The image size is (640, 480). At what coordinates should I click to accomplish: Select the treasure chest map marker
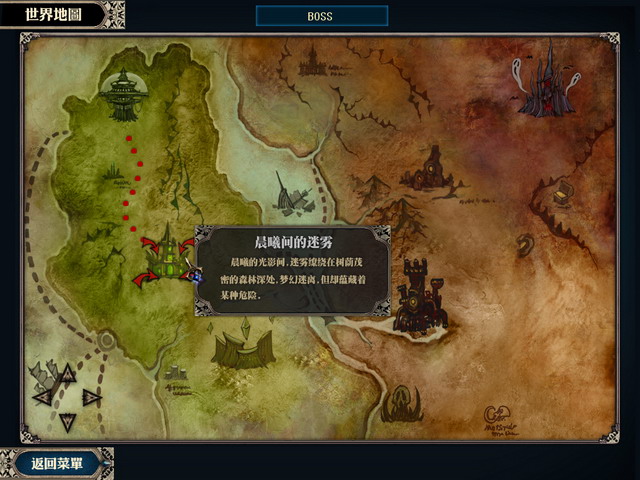564,192
